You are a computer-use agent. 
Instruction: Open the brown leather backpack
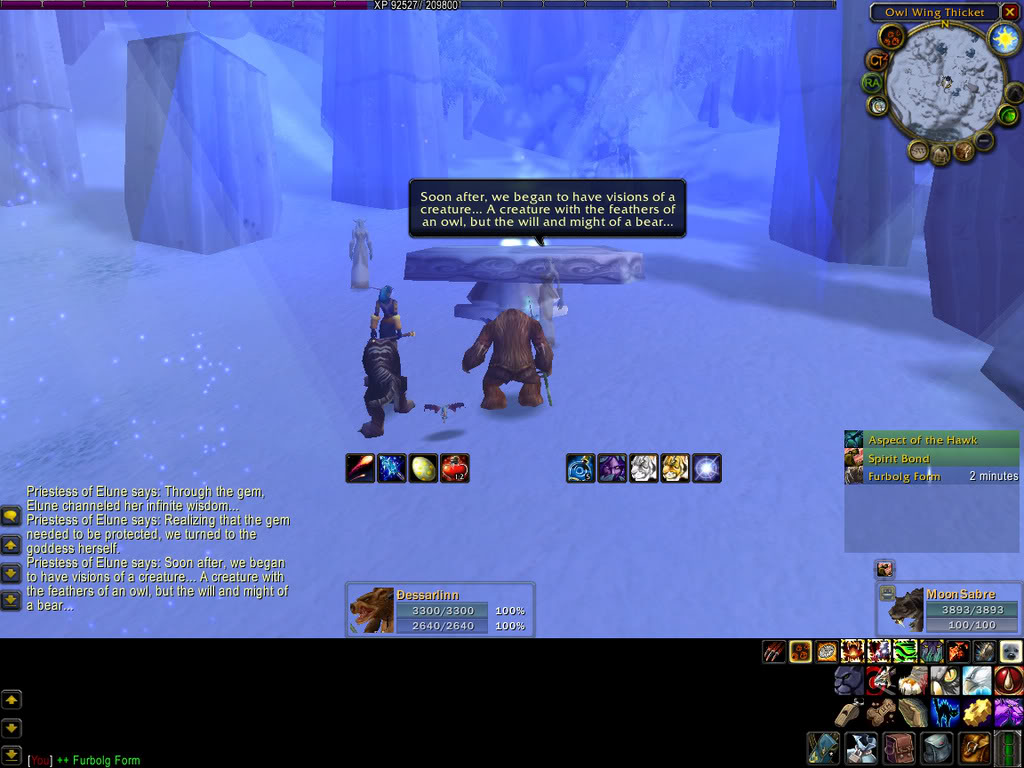point(901,749)
